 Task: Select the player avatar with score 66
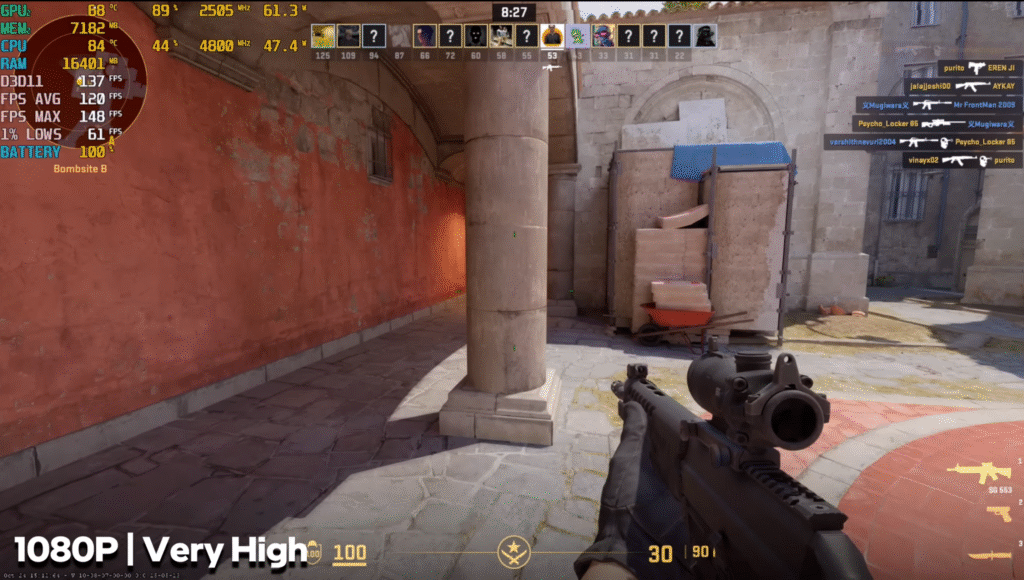coord(424,37)
